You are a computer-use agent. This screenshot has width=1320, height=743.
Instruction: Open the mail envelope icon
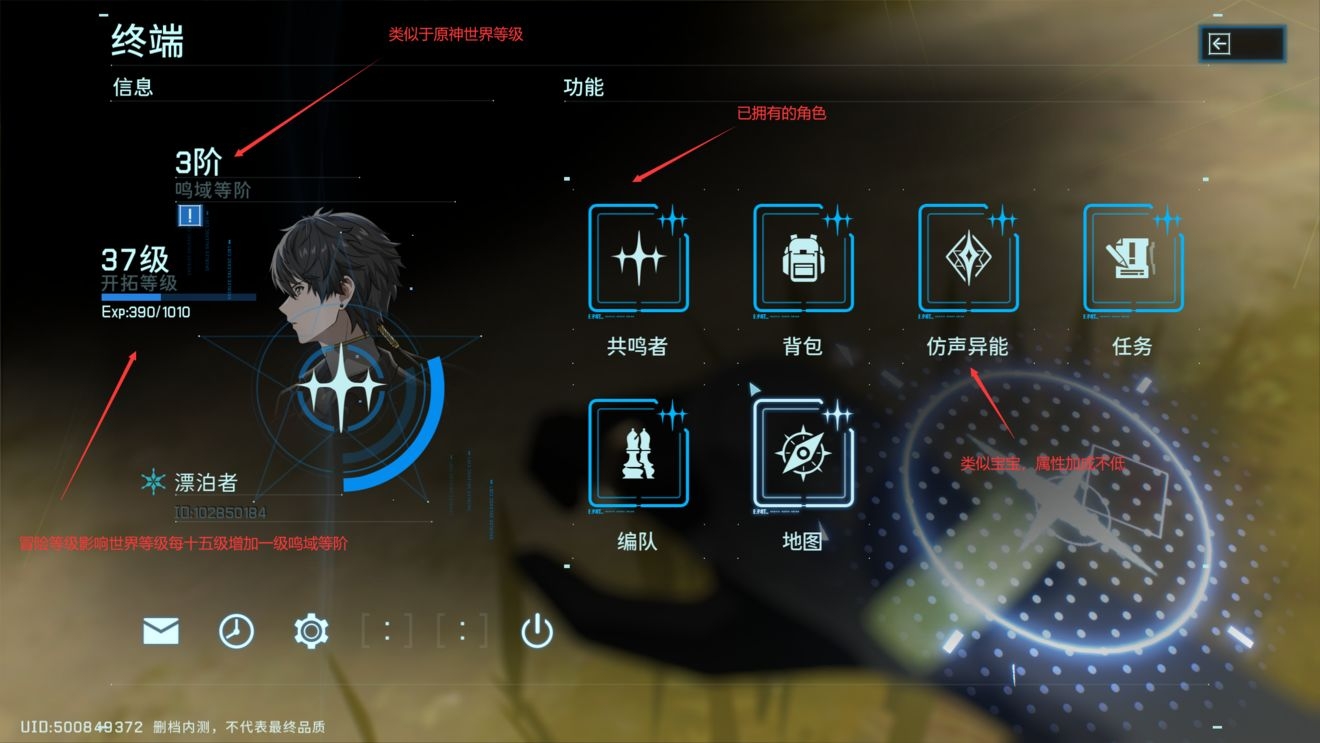159,631
